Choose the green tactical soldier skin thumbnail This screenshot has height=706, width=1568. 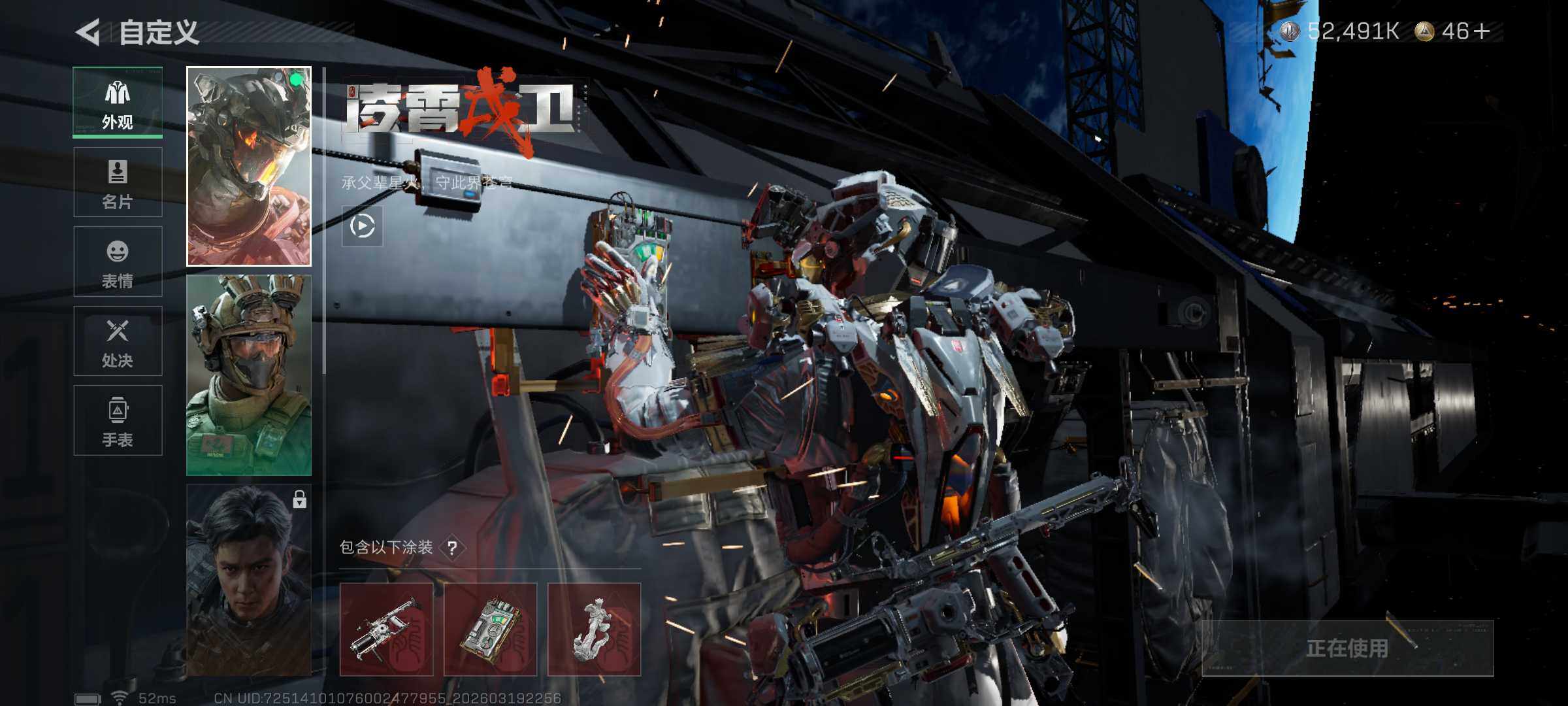pos(249,375)
